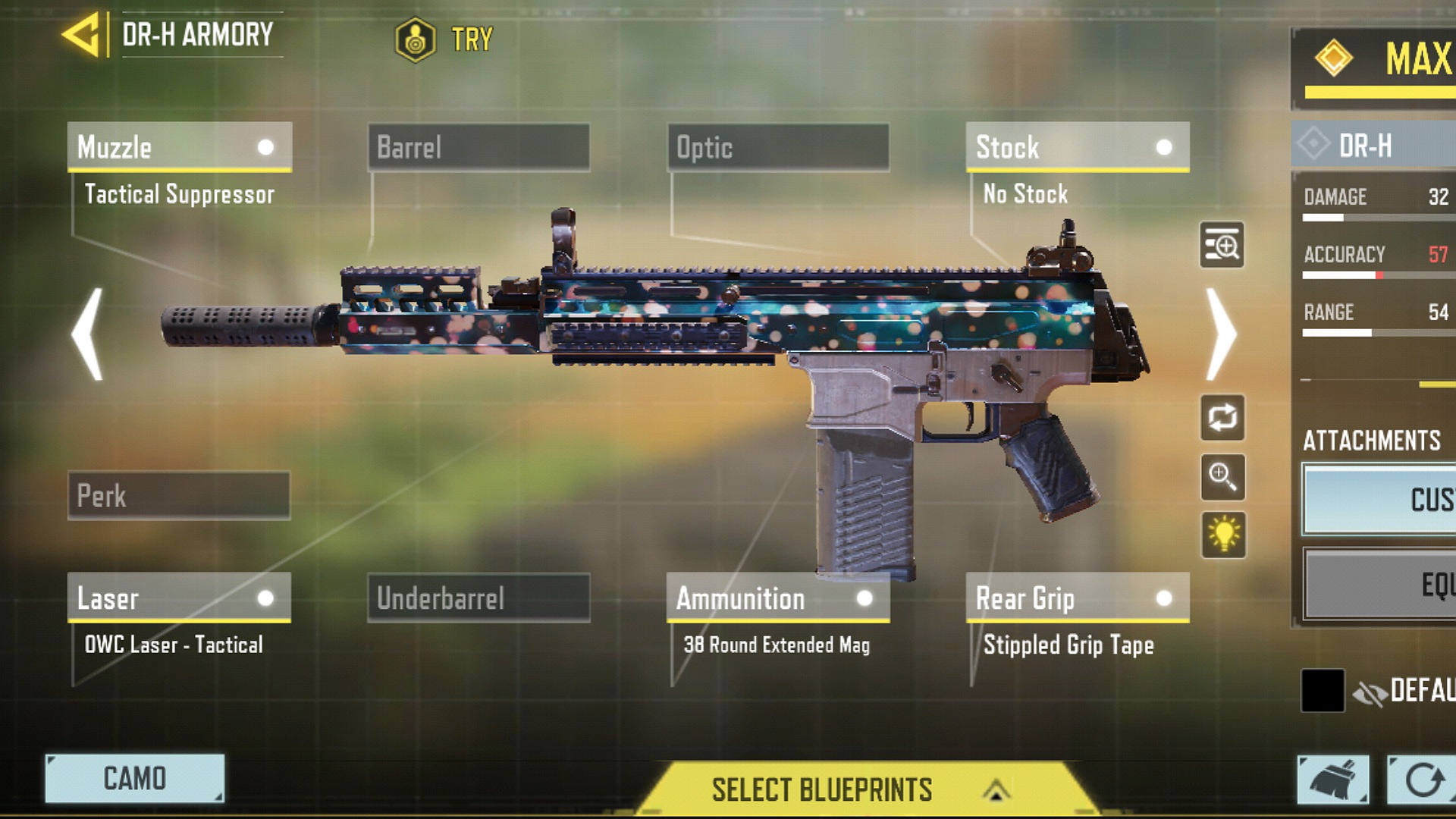The image size is (1456, 819).
Task: Open the weapon details list icon
Action: click(1222, 245)
